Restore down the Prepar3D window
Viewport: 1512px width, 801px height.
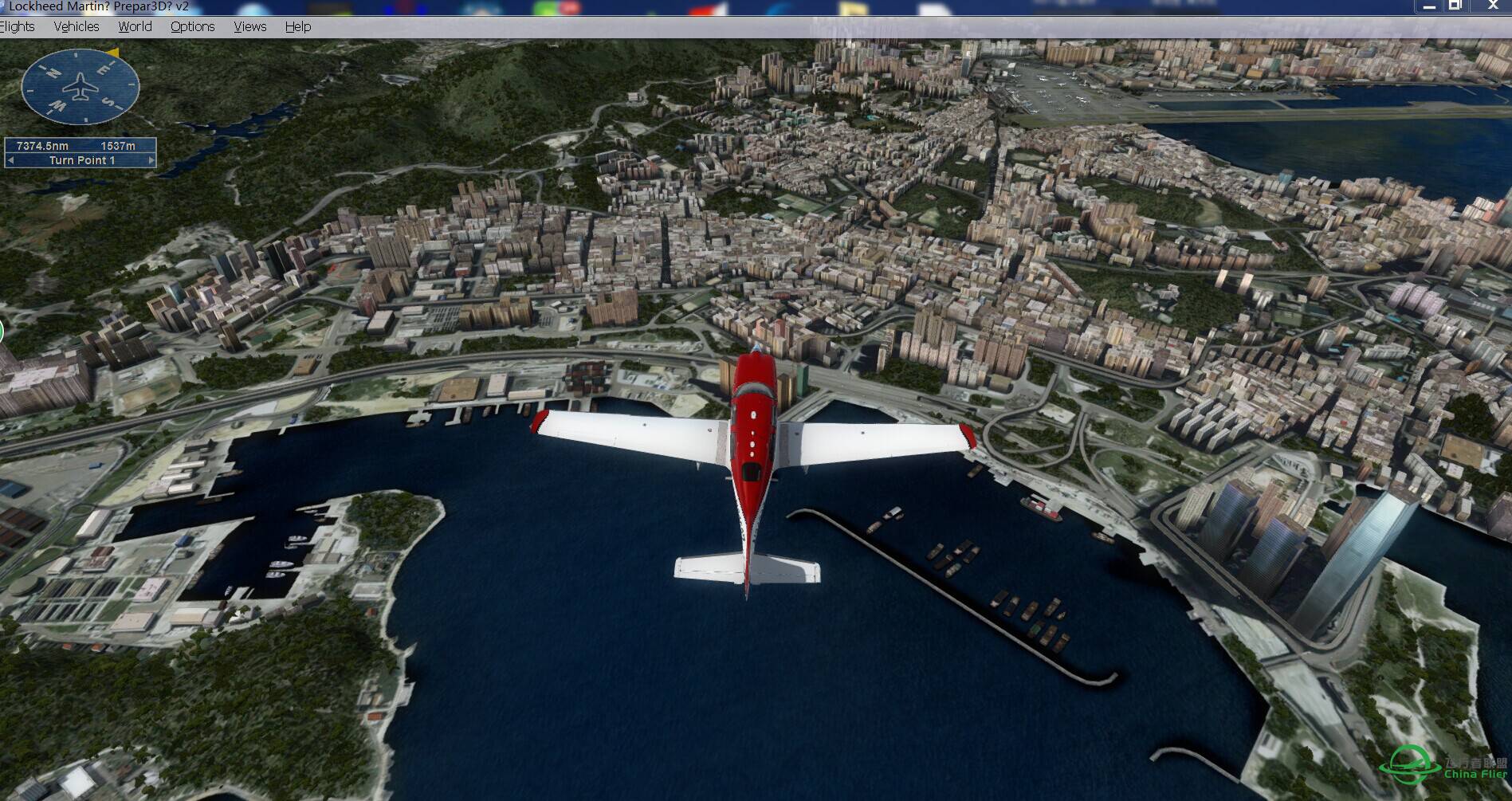point(1455,6)
